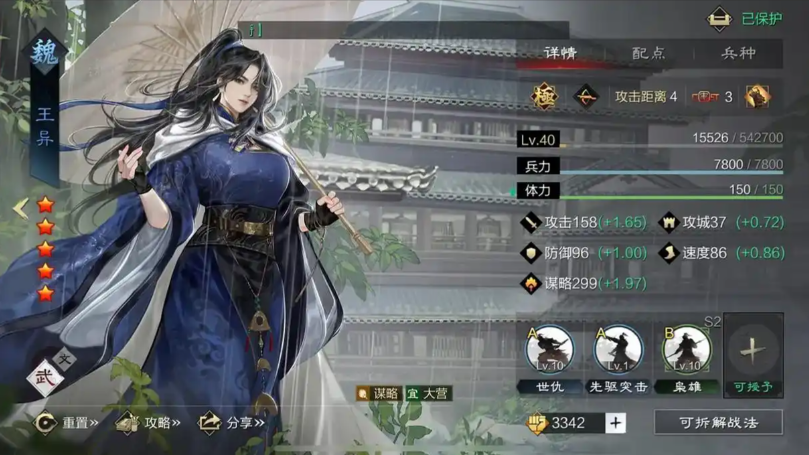
Task: Open the 枭雄 skill icon
Action: click(x=686, y=349)
